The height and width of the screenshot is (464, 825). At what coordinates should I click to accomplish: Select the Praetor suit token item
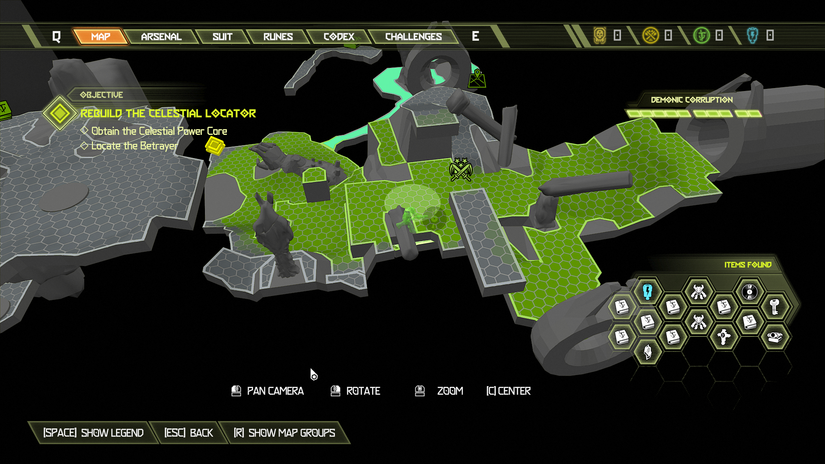pyautogui.click(x=724, y=335)
